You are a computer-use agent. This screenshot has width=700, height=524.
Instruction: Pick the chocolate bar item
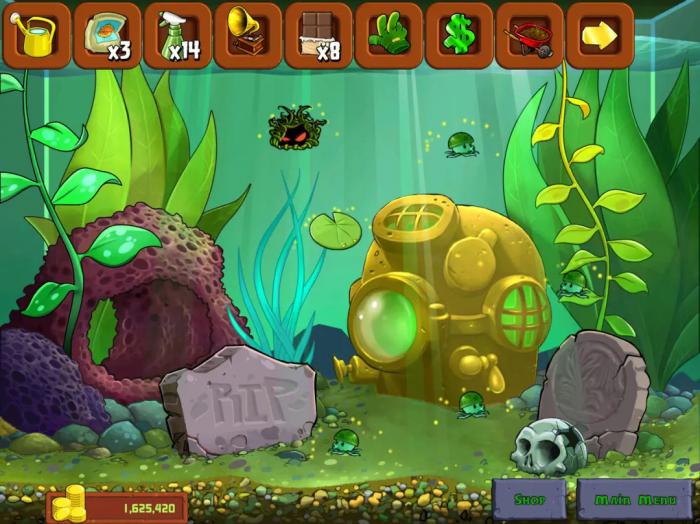click(x=318, y=35)
